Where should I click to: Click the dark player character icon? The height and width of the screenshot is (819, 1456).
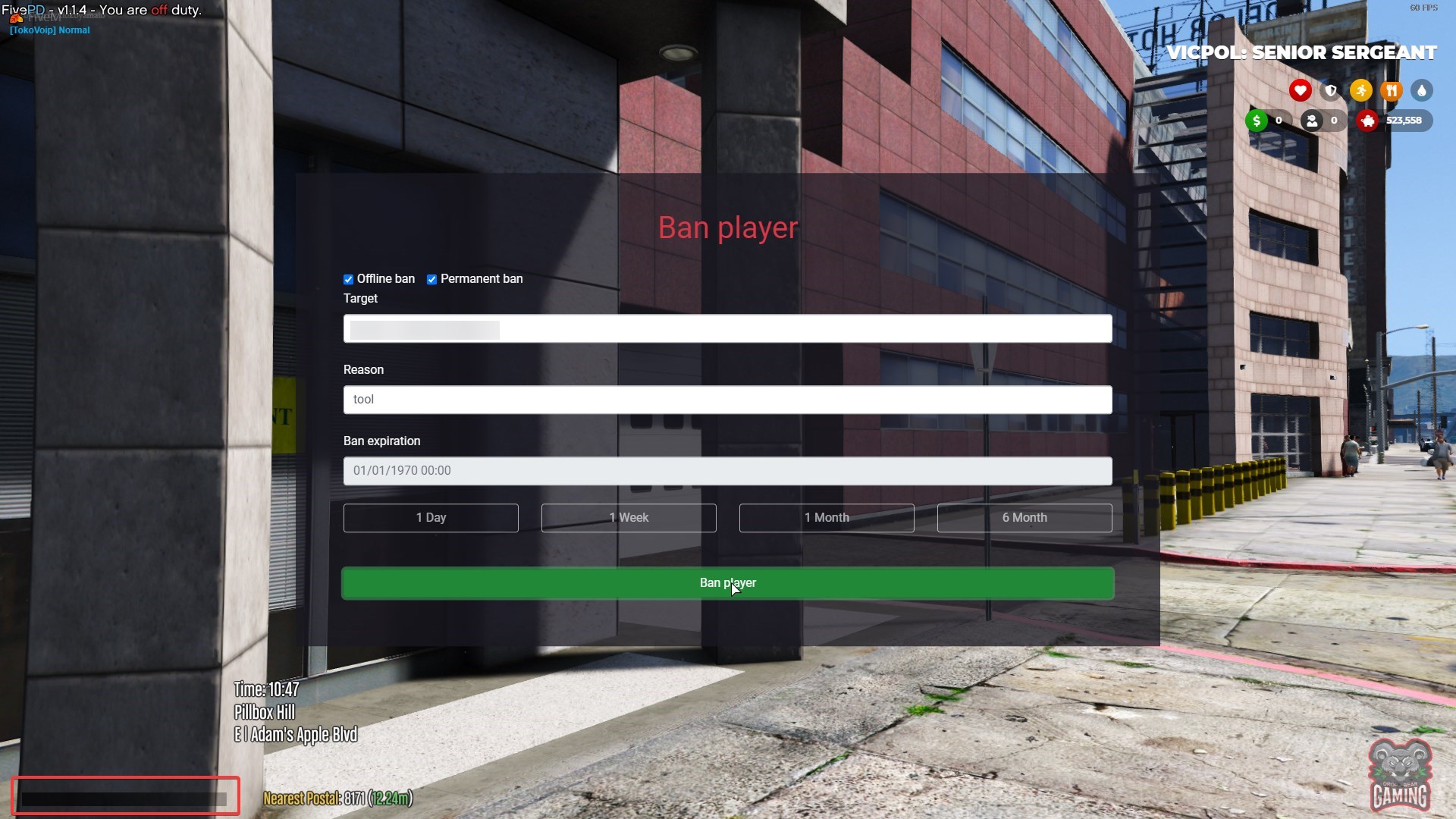[1313, 121]
